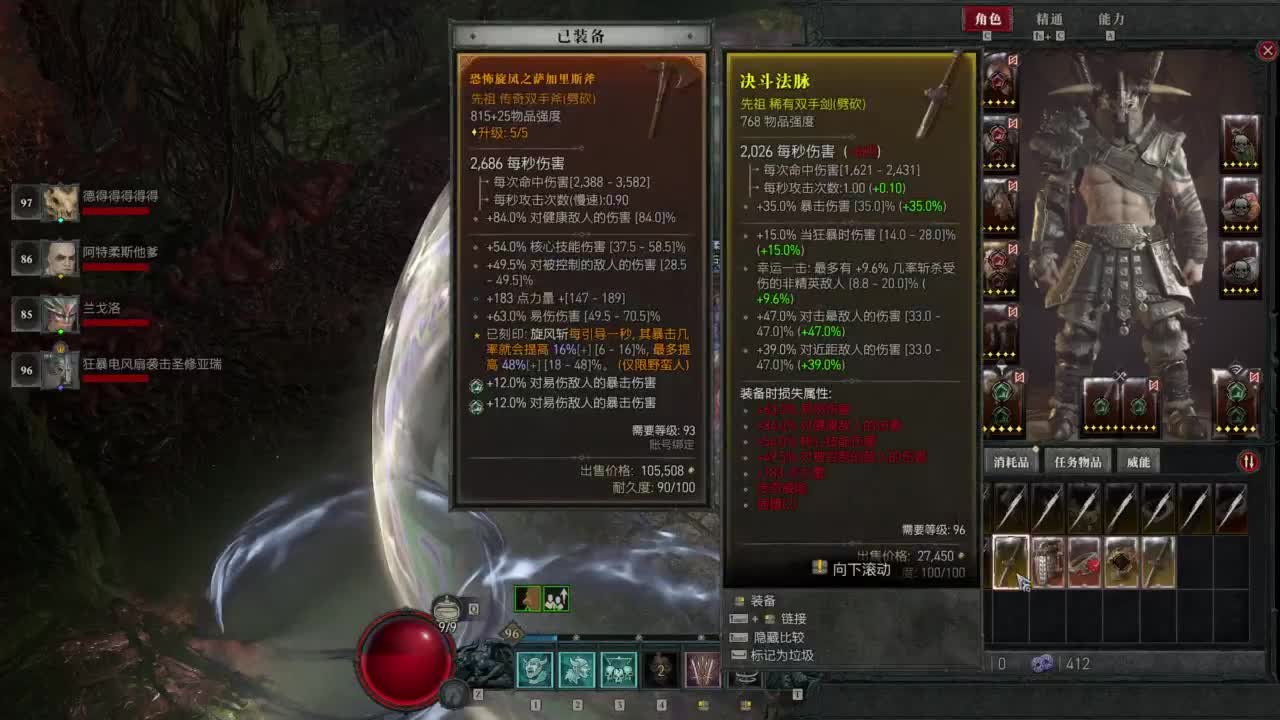
Task: Open the 威能 aspects tab
Action: tap(1139, 460)
